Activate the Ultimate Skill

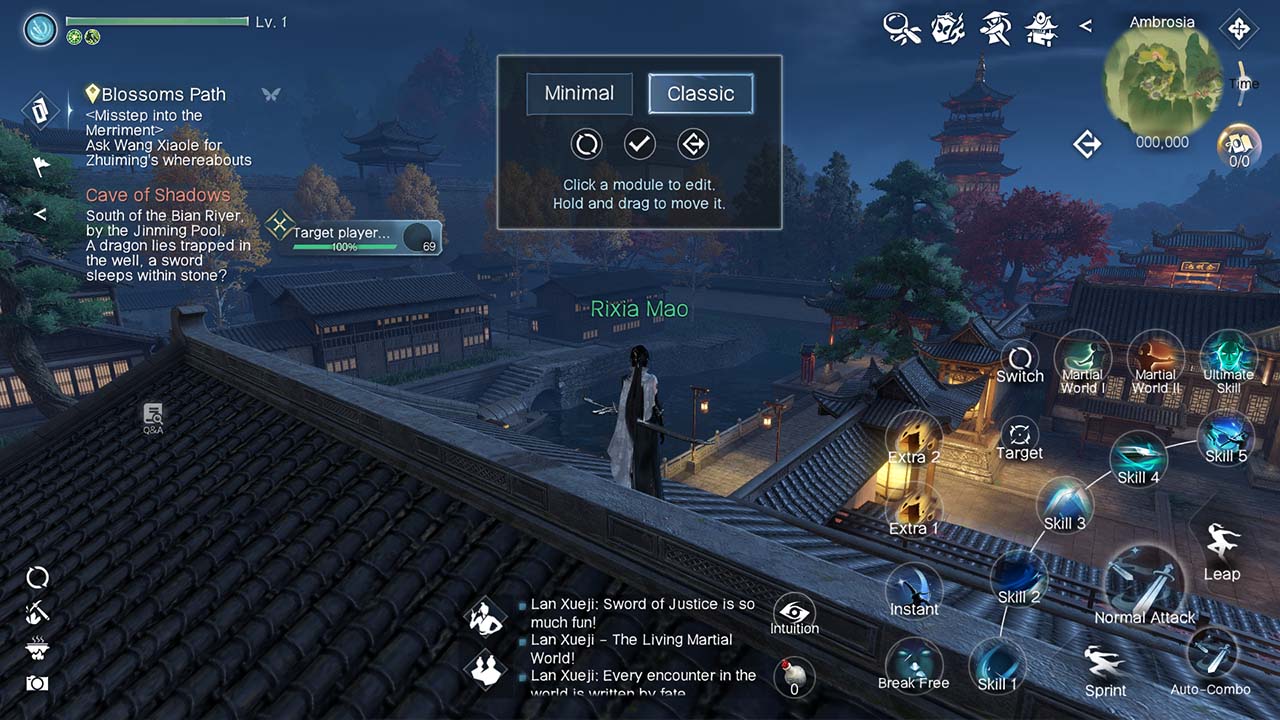click(x=1228, y=360)
